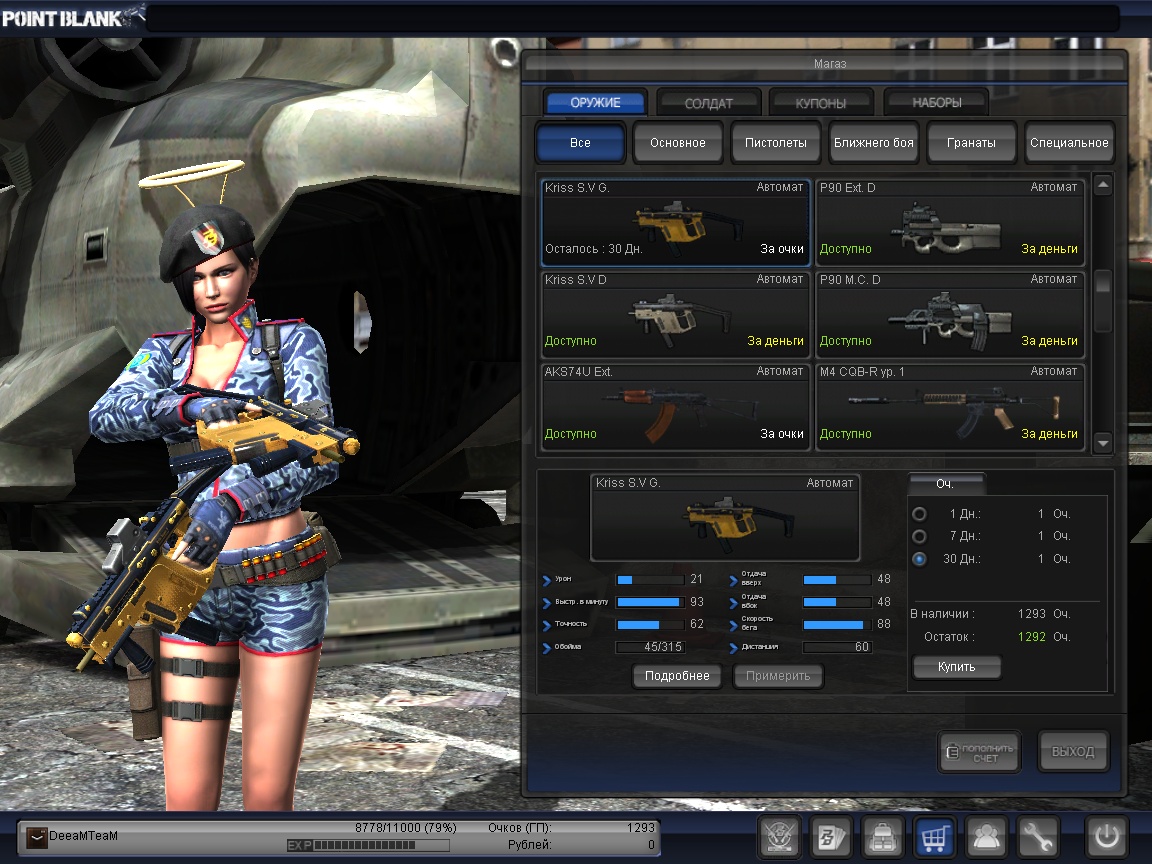Click the Купить purchase button
Screen dimensions: 1152x864
pos(956,667)
